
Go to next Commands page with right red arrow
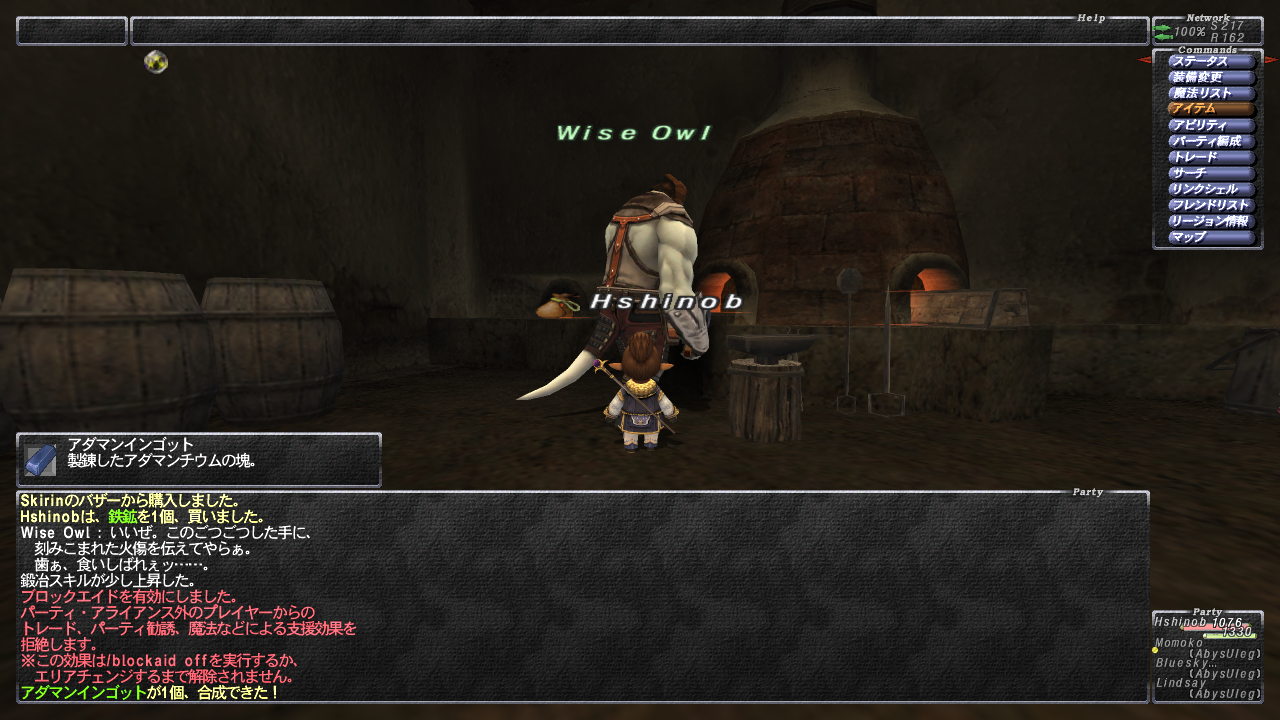1271,60
